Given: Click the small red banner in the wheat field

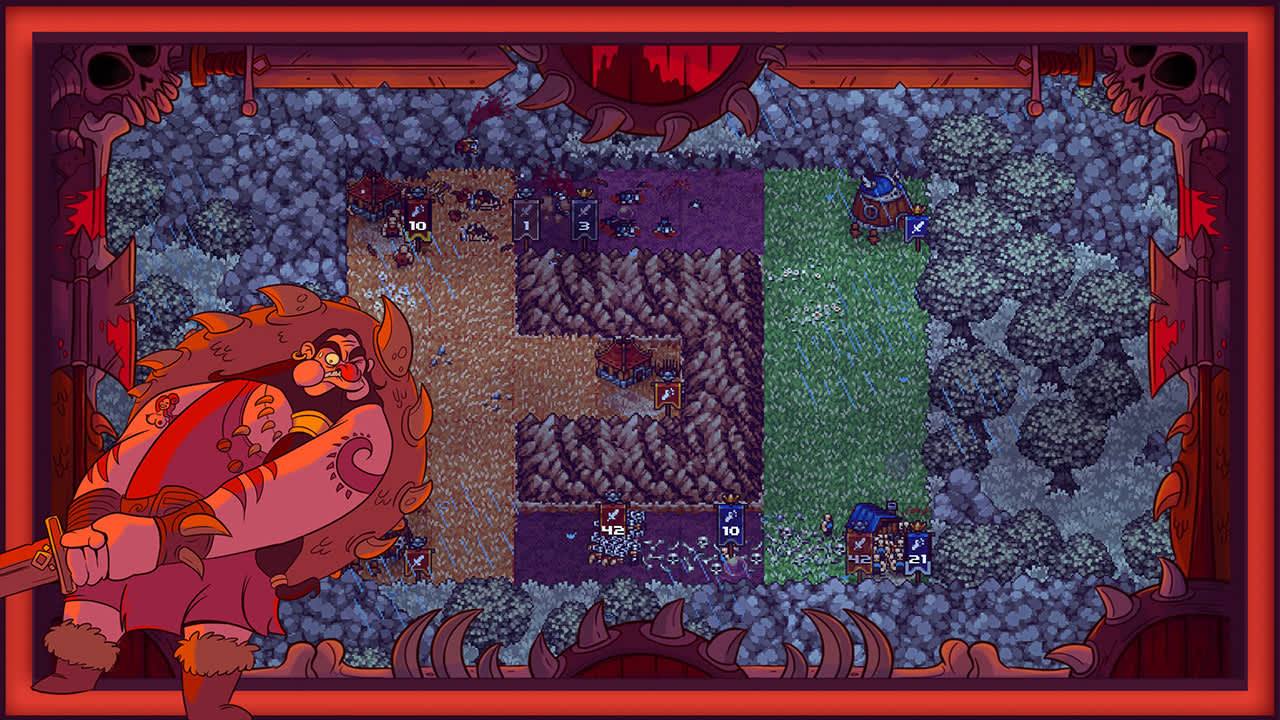Looking at the screenshot, I should point(418,561).
